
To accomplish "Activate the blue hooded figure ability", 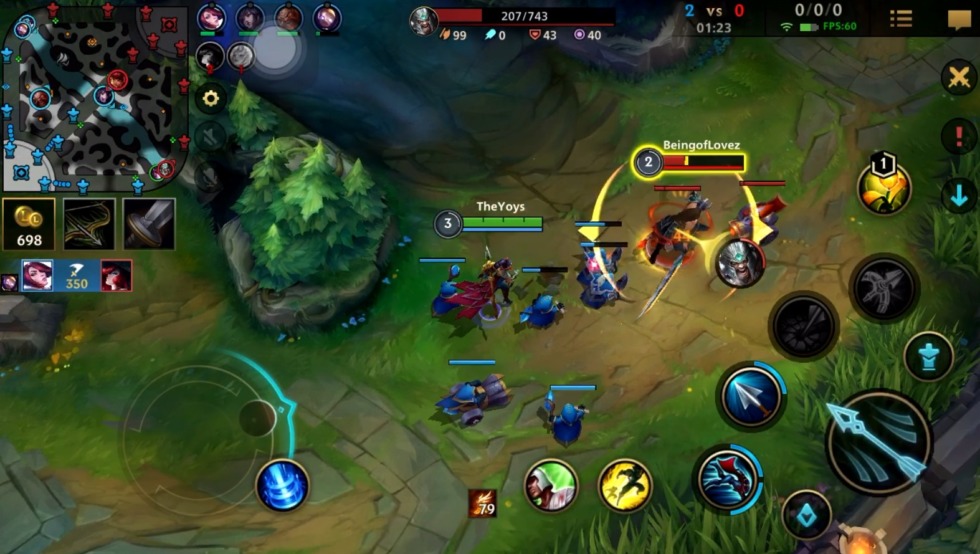I will click(x=728, y=479).
